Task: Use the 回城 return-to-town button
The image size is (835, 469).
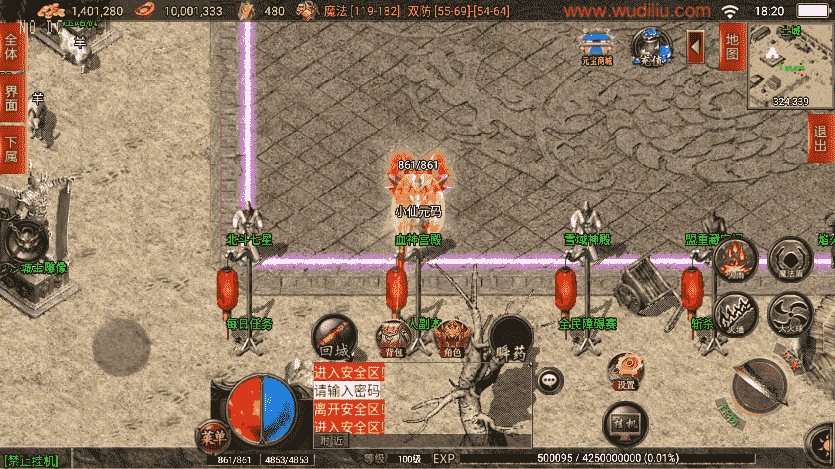Action: 334,338
